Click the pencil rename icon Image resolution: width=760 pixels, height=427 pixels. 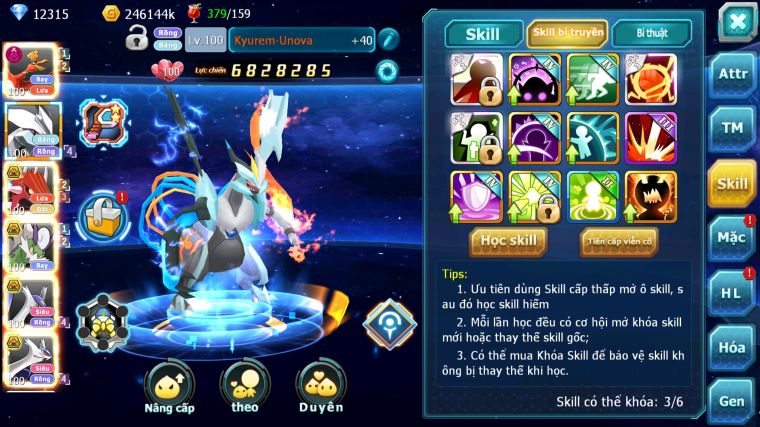388,39
